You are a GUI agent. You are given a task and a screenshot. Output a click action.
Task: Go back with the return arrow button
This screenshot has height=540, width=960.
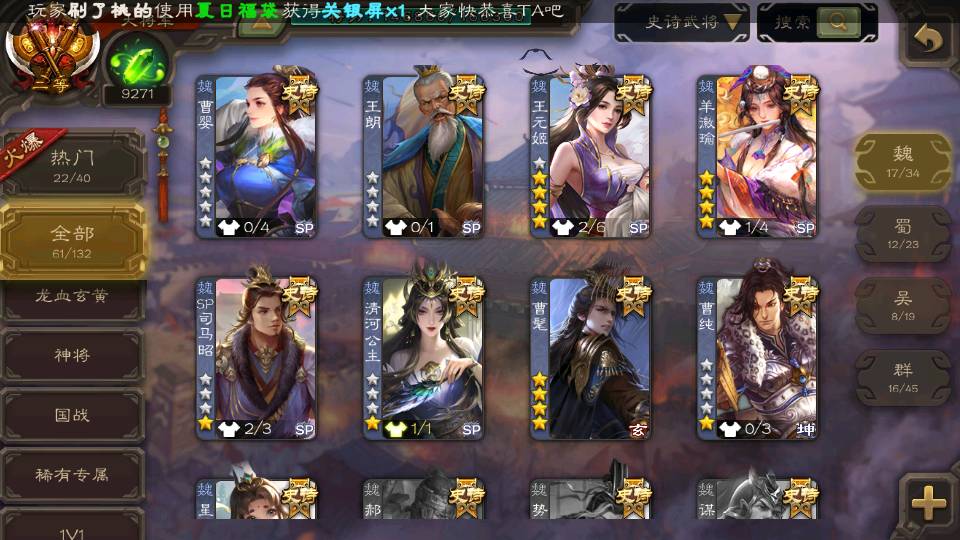tap(929, 40)
